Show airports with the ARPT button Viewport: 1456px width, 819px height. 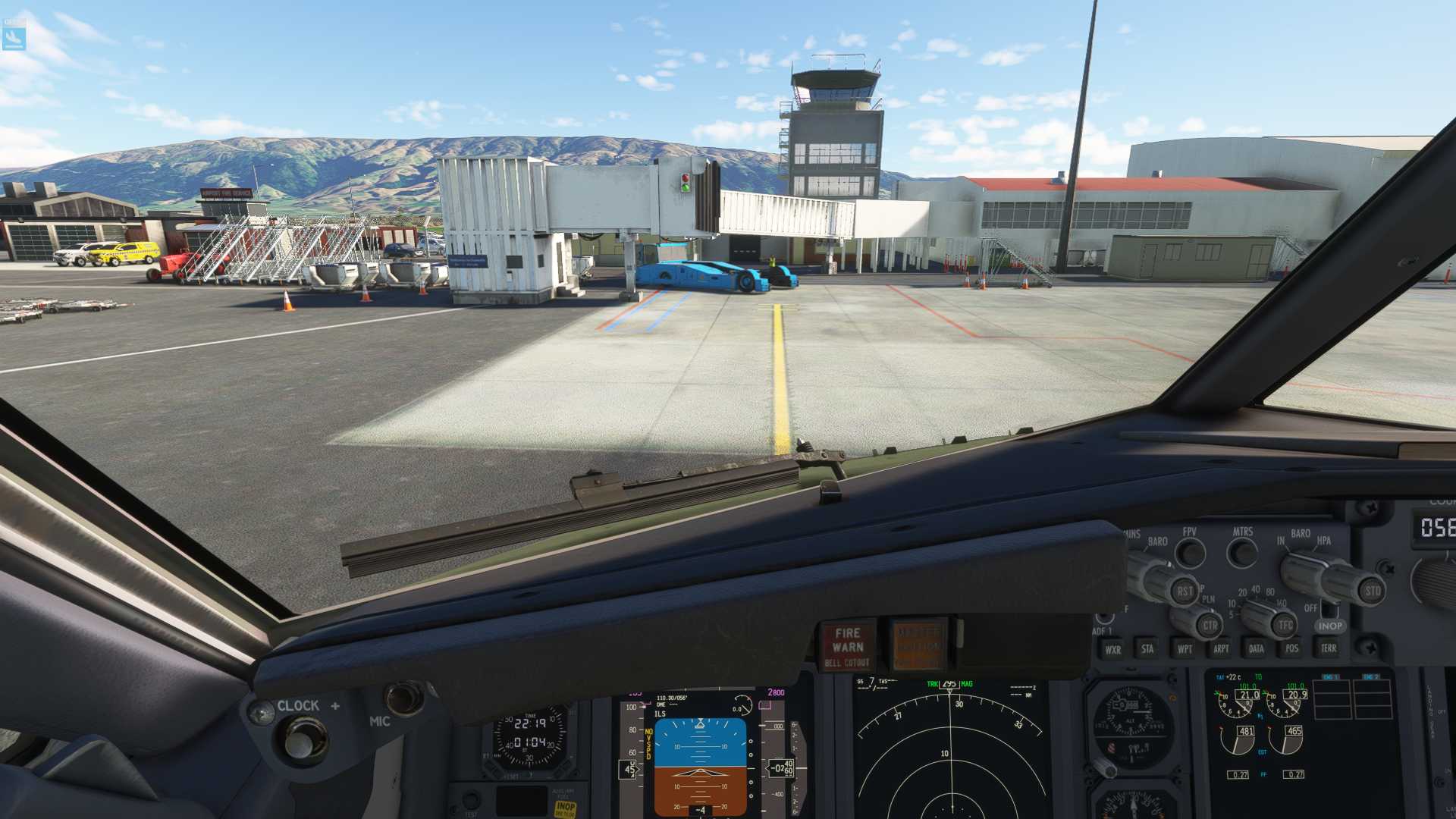pos(1221,649)
